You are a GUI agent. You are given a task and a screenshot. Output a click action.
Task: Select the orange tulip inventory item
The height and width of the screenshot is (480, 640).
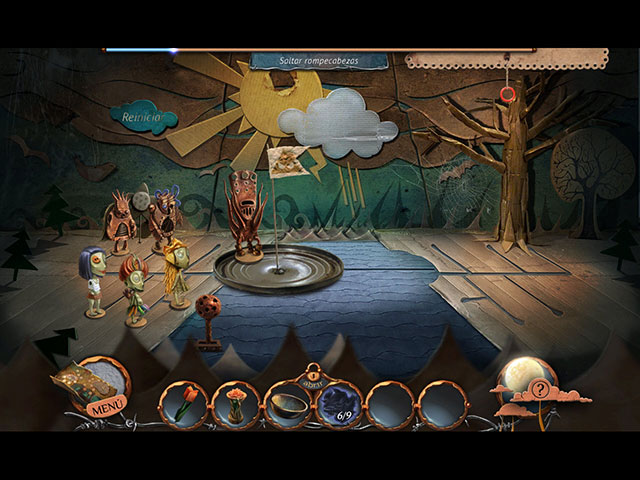coord(184,405)
